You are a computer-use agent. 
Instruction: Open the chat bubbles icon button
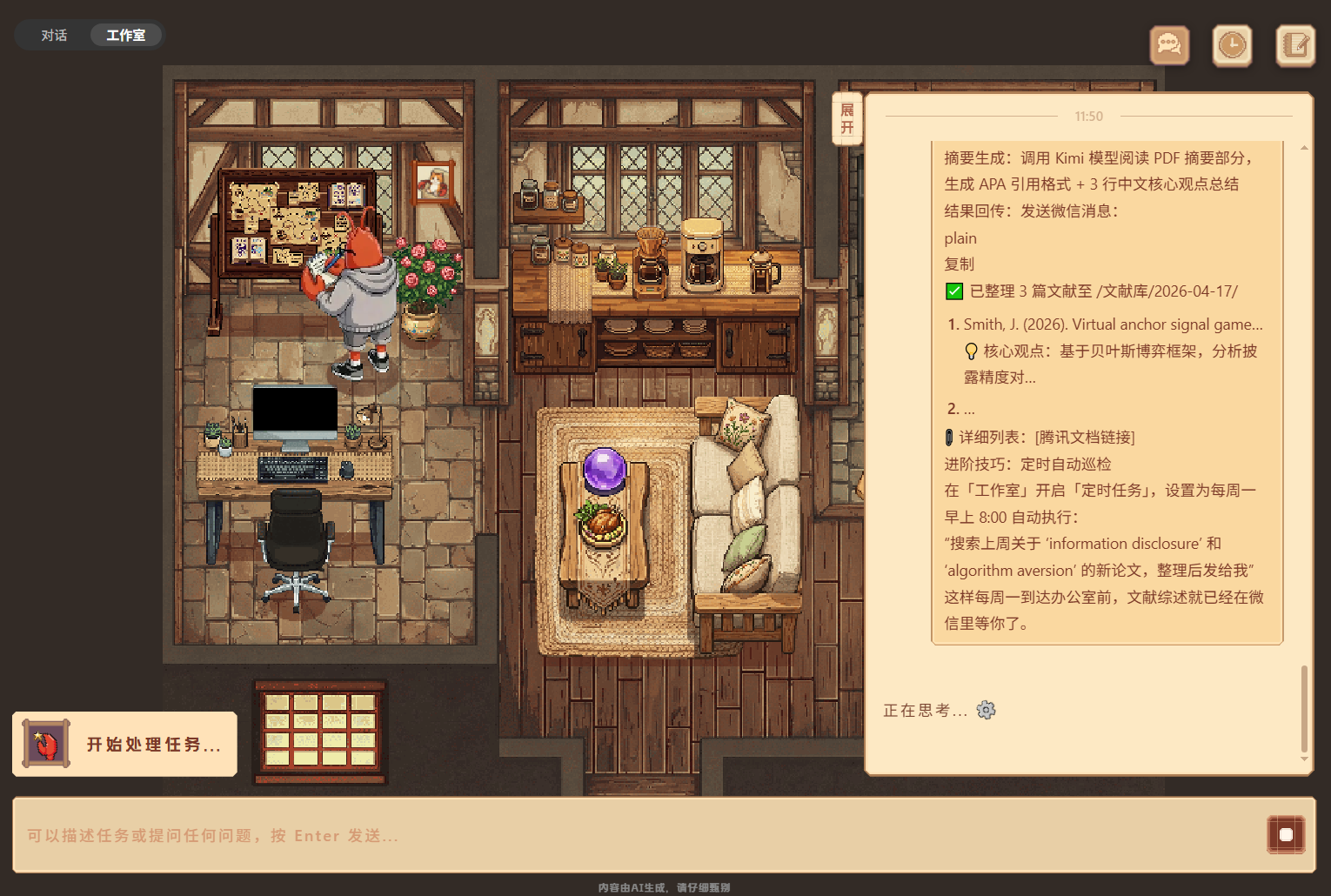coord(1169,45)
